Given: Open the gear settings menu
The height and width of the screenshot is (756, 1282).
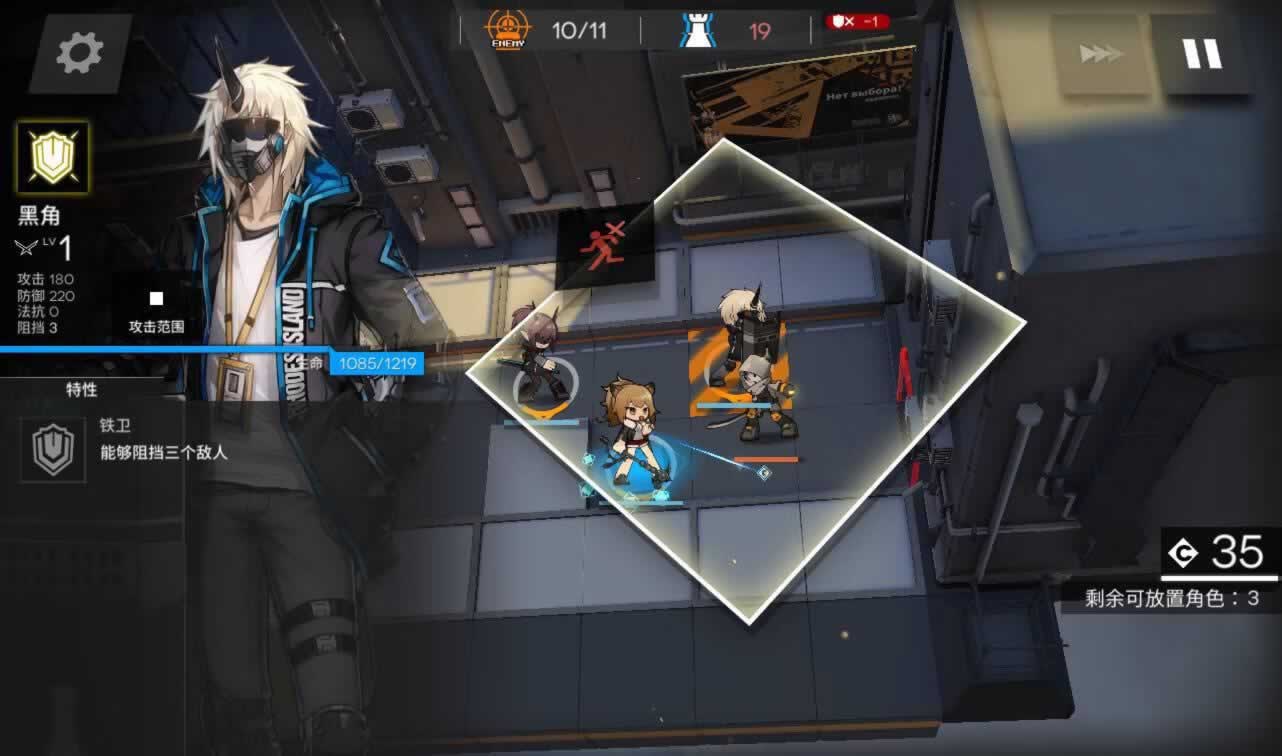Looking at the screenshot, I should click(x=80, y=53).
